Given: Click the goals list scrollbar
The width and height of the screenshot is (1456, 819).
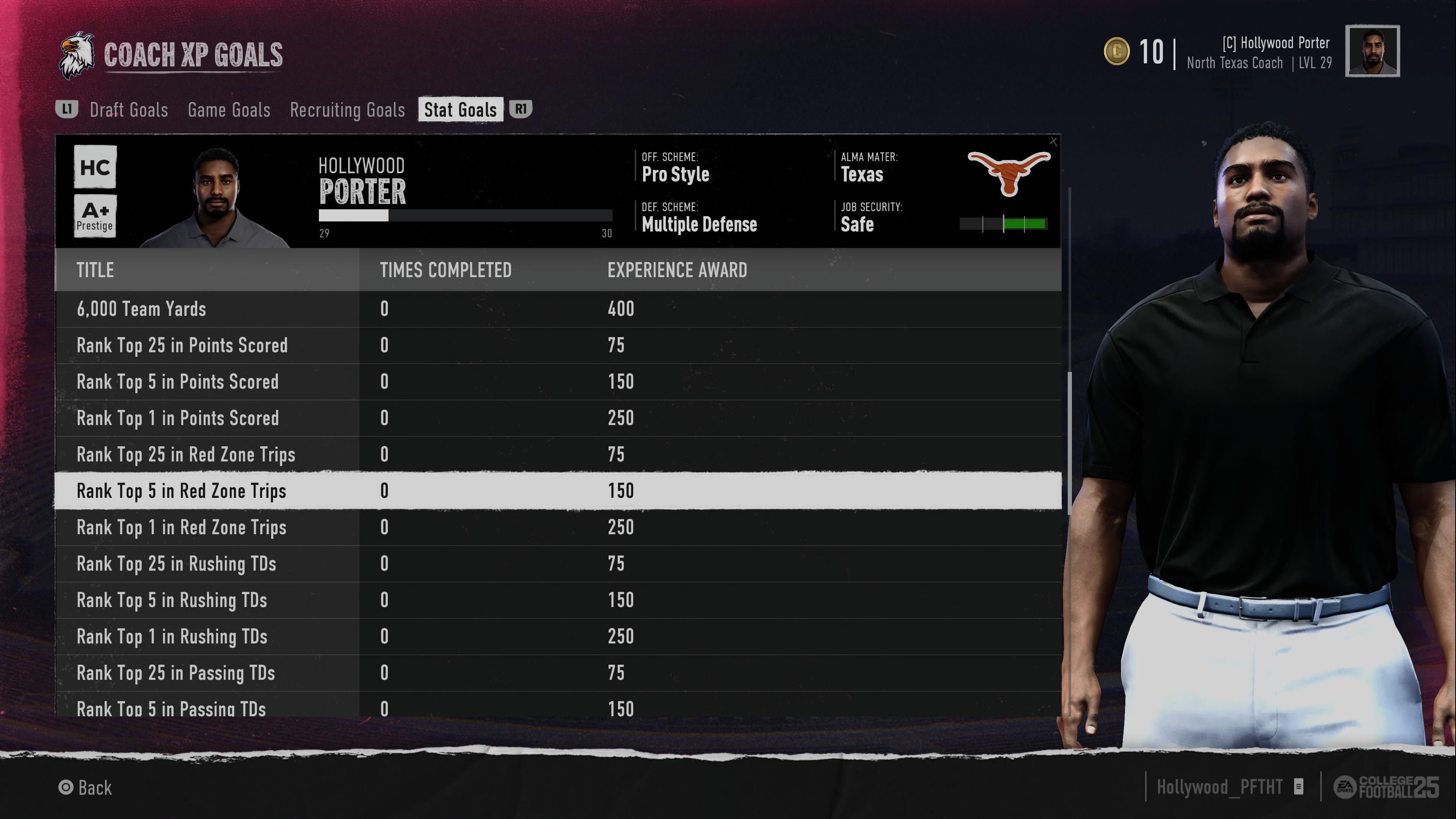Looking at the screenshot, I should [x=1069, y=443].
